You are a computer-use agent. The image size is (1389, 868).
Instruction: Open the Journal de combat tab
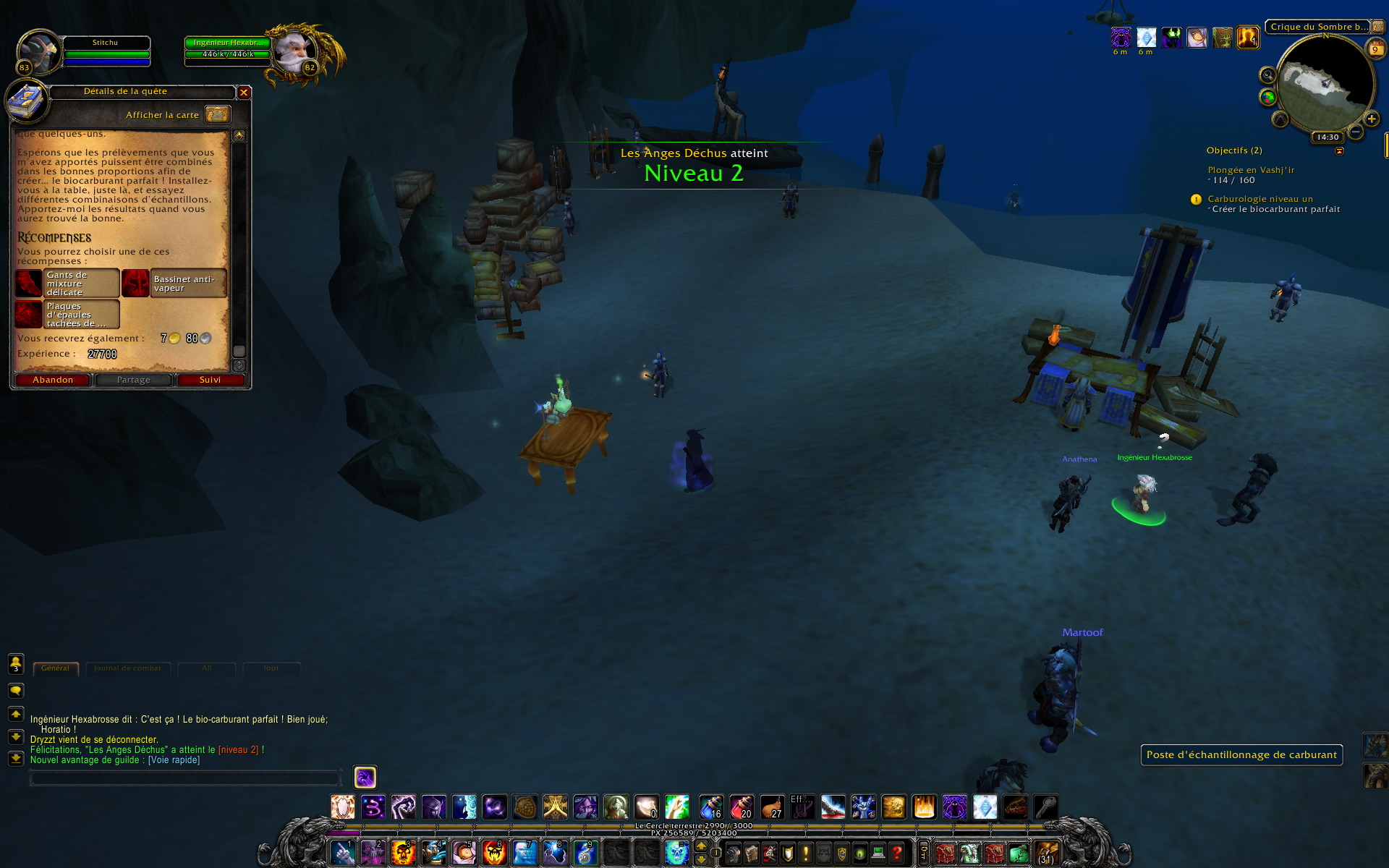pos(127,668)
